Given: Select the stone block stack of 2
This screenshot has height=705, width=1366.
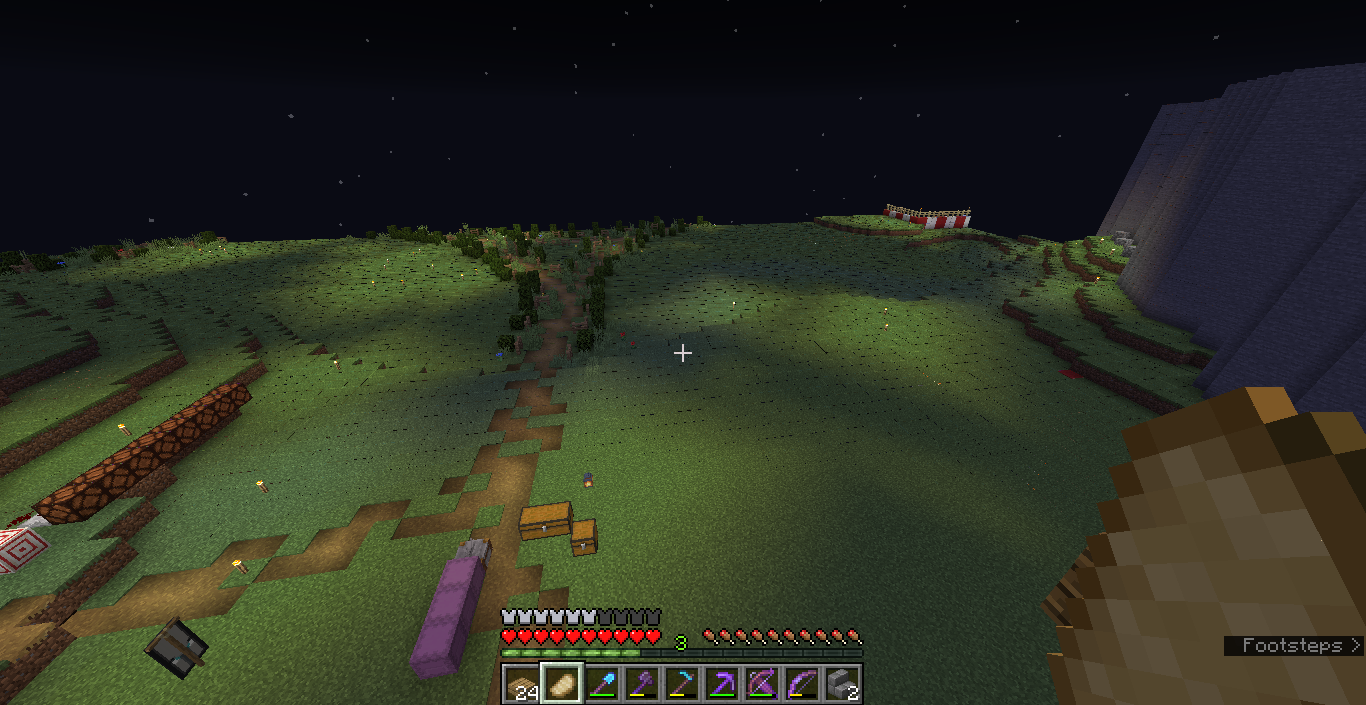Looking at the screenshot, I should pyautogui.click(x=841, y=684).
